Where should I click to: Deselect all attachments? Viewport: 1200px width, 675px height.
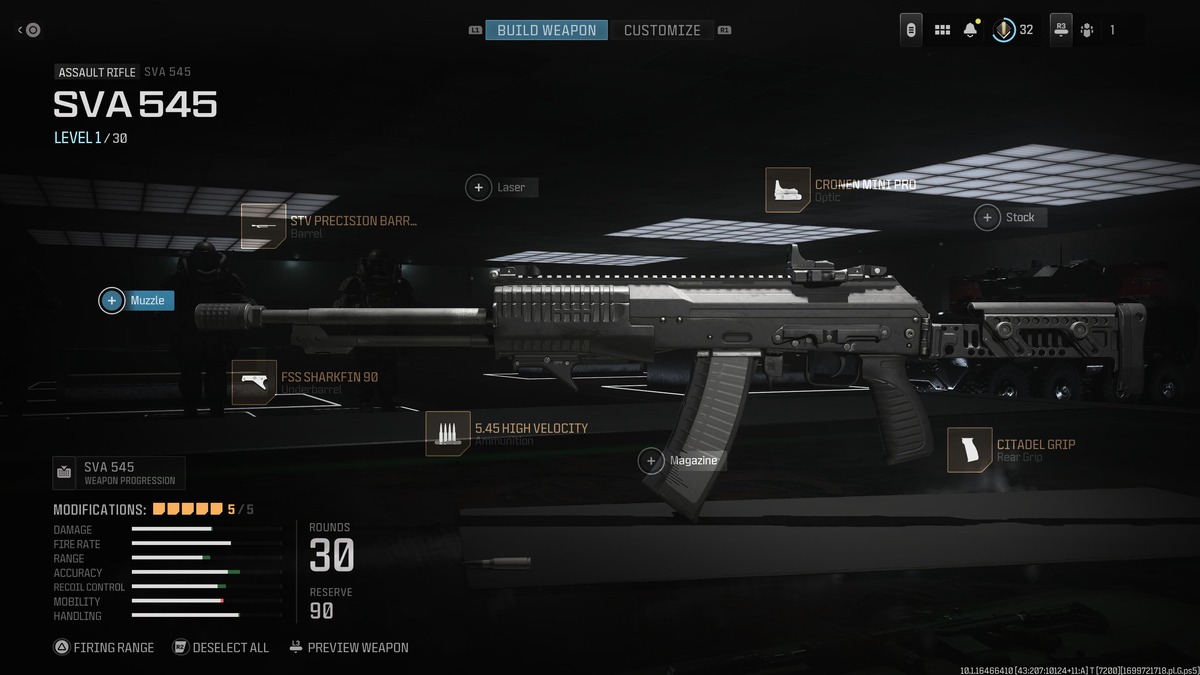221,647
